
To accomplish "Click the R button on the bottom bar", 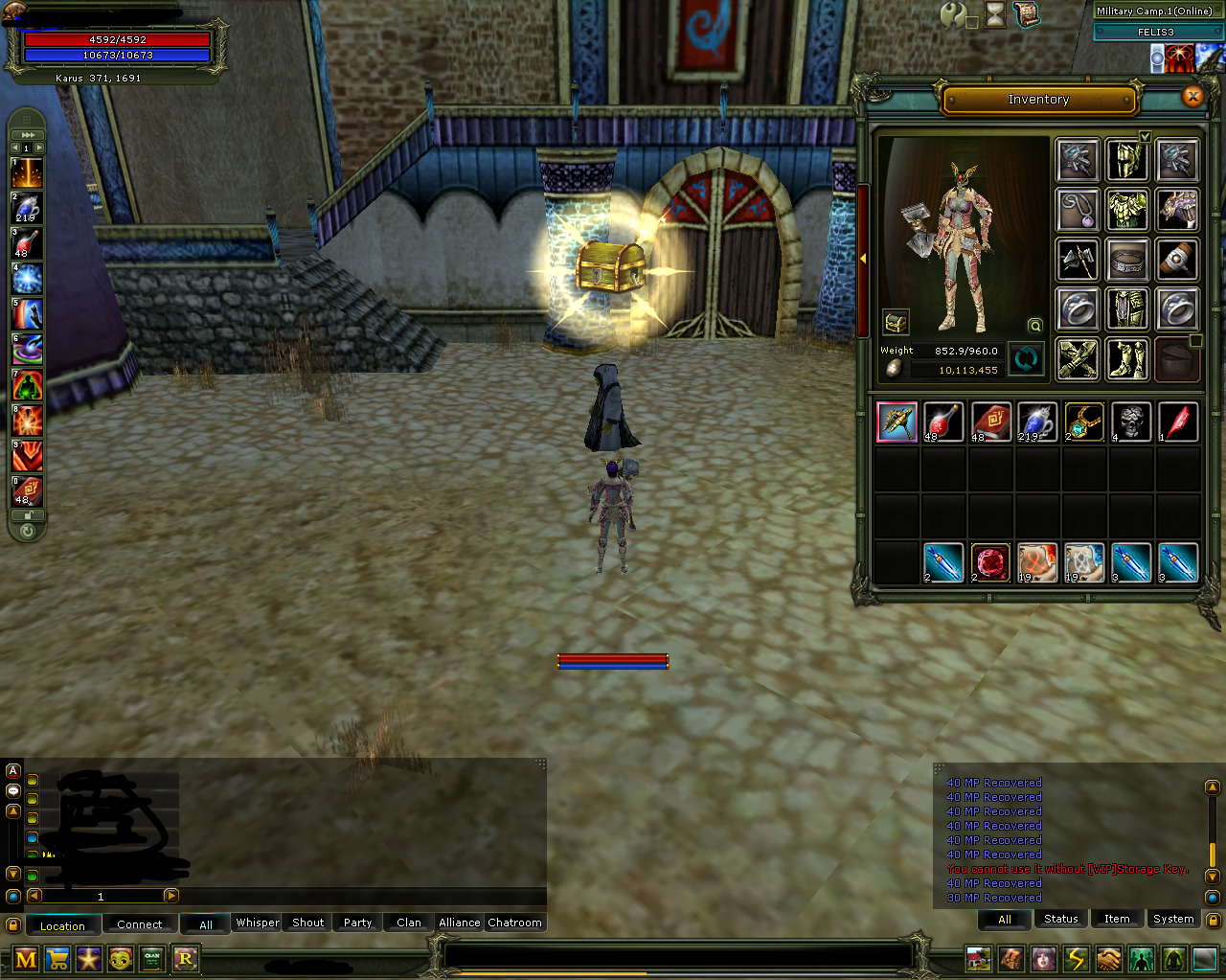I will coord(186,959).
